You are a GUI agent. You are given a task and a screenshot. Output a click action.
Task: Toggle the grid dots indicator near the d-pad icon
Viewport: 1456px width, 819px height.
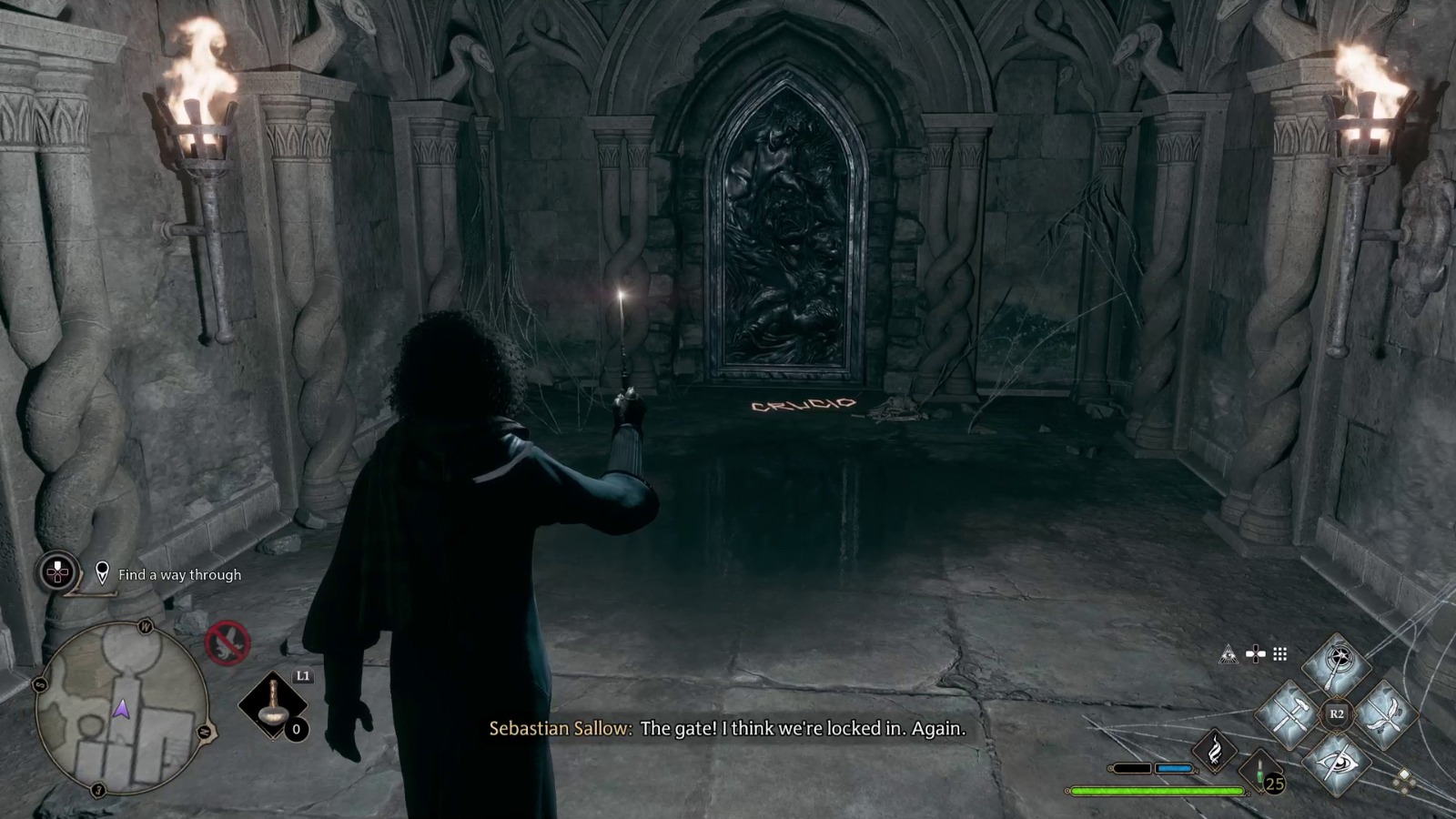[1279, 652]
